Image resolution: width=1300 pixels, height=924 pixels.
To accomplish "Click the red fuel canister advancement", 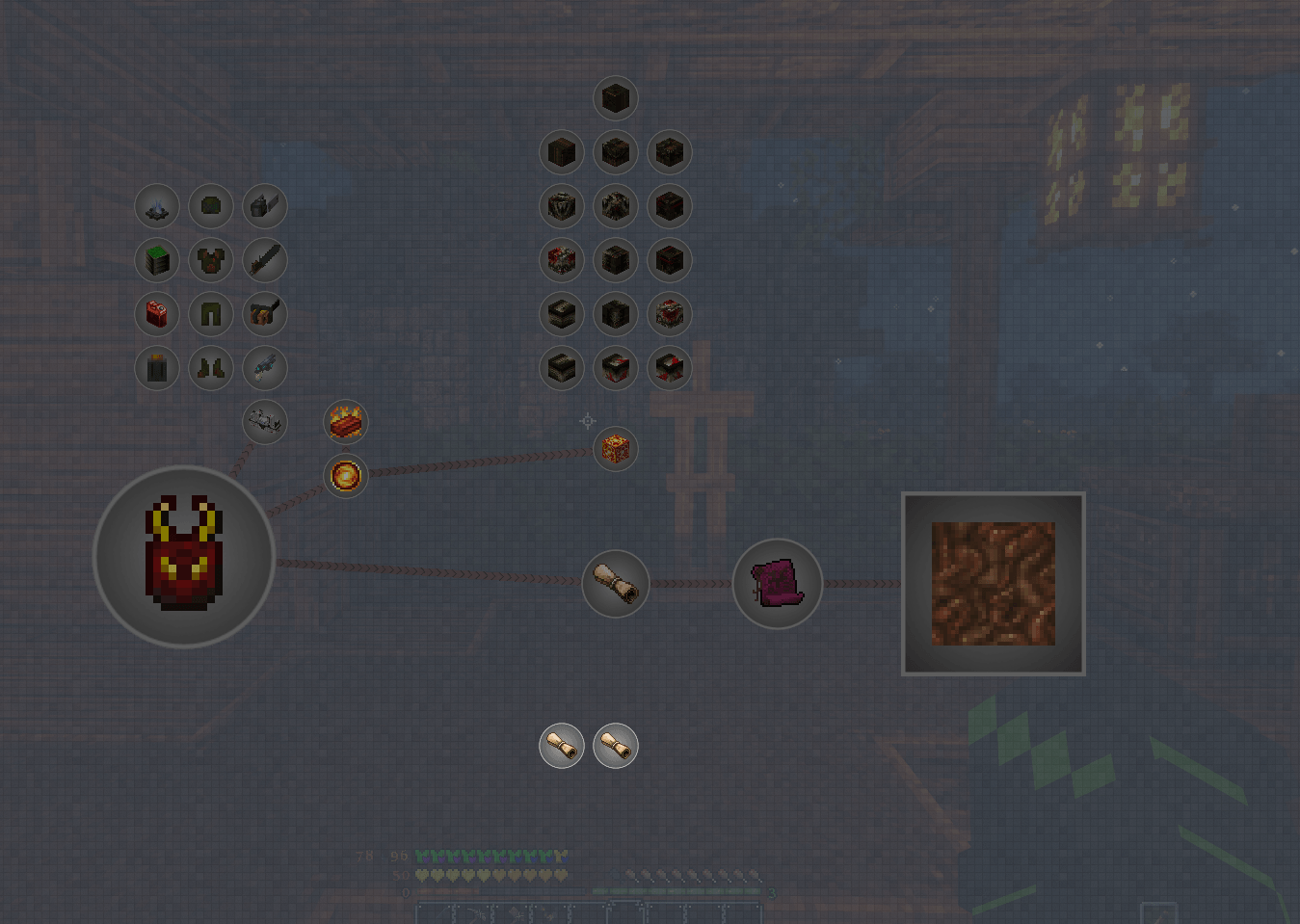I will [x=157, y=315].
